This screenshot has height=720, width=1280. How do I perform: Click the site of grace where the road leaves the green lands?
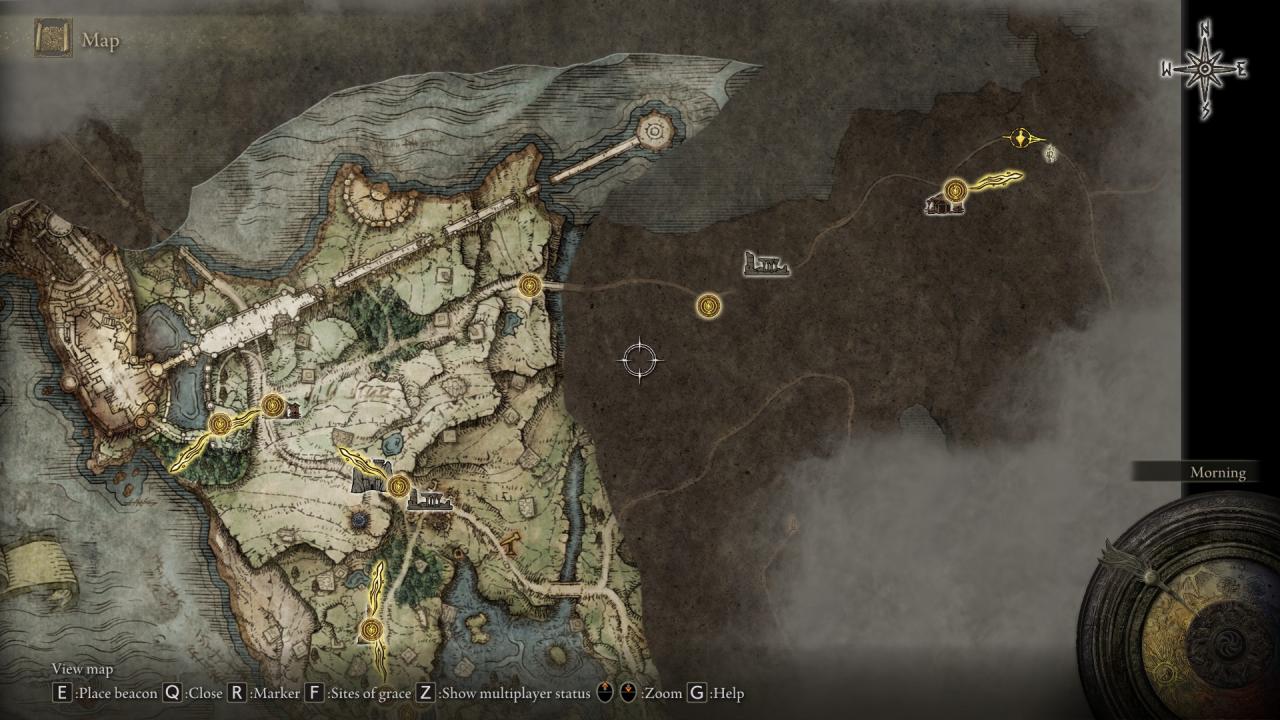[531, 286]
